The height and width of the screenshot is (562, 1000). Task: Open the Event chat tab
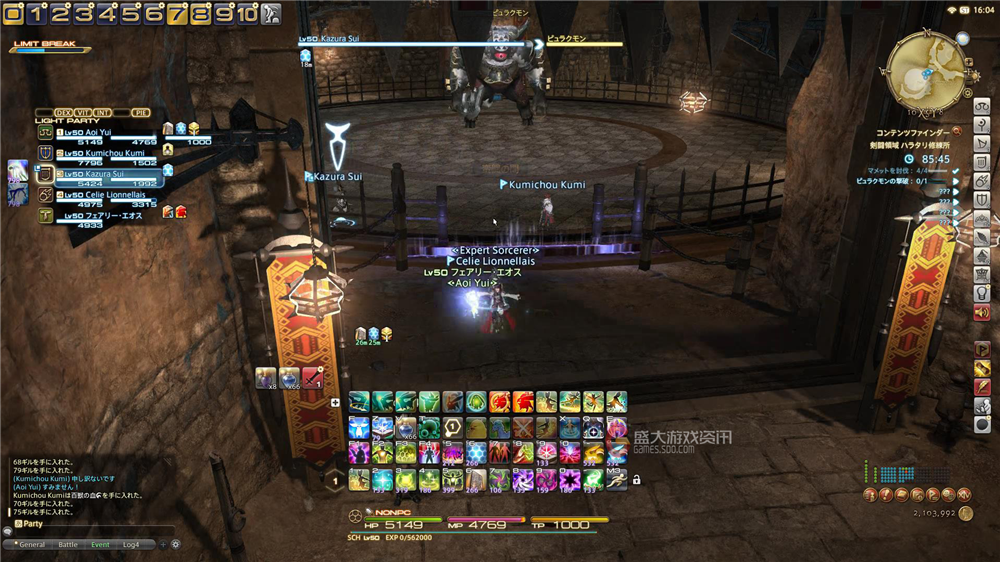click(100, 545)
